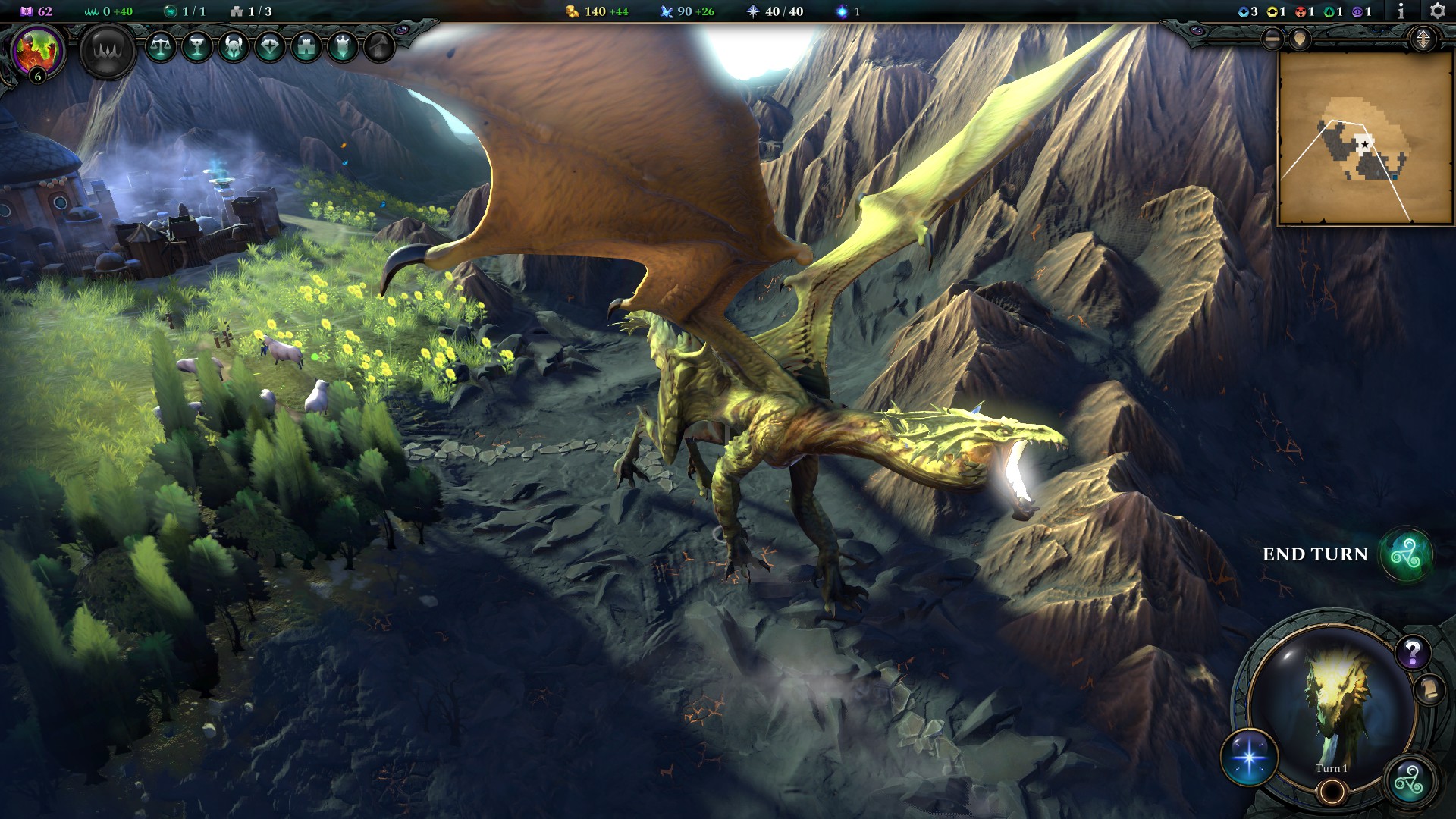Open the purple question mark help button
The height and width of the screenshot is (819, 1456).
(1412, 652)
